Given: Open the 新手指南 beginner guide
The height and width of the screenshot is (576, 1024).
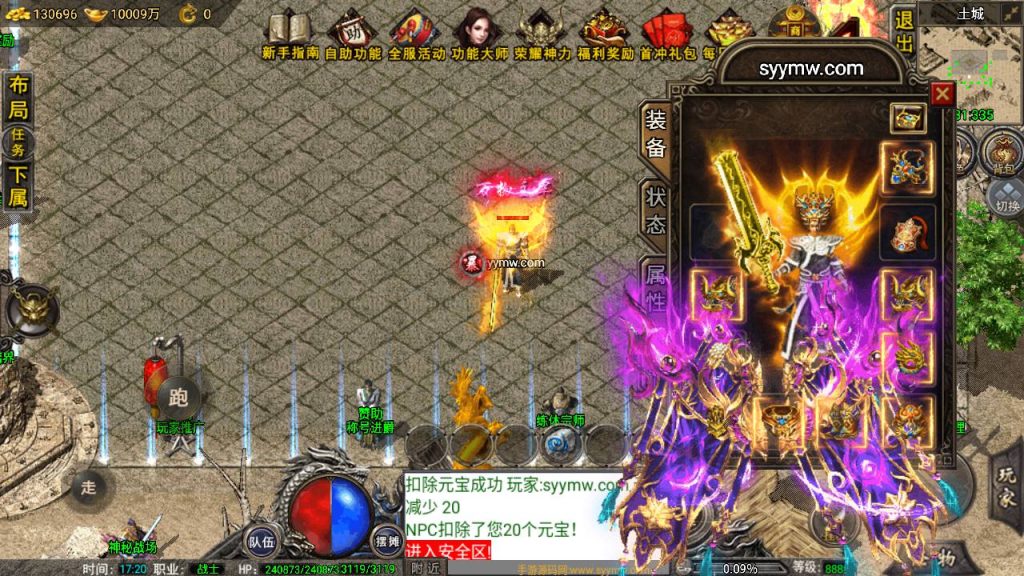Looking at the screenshot, I should [289, 35].
